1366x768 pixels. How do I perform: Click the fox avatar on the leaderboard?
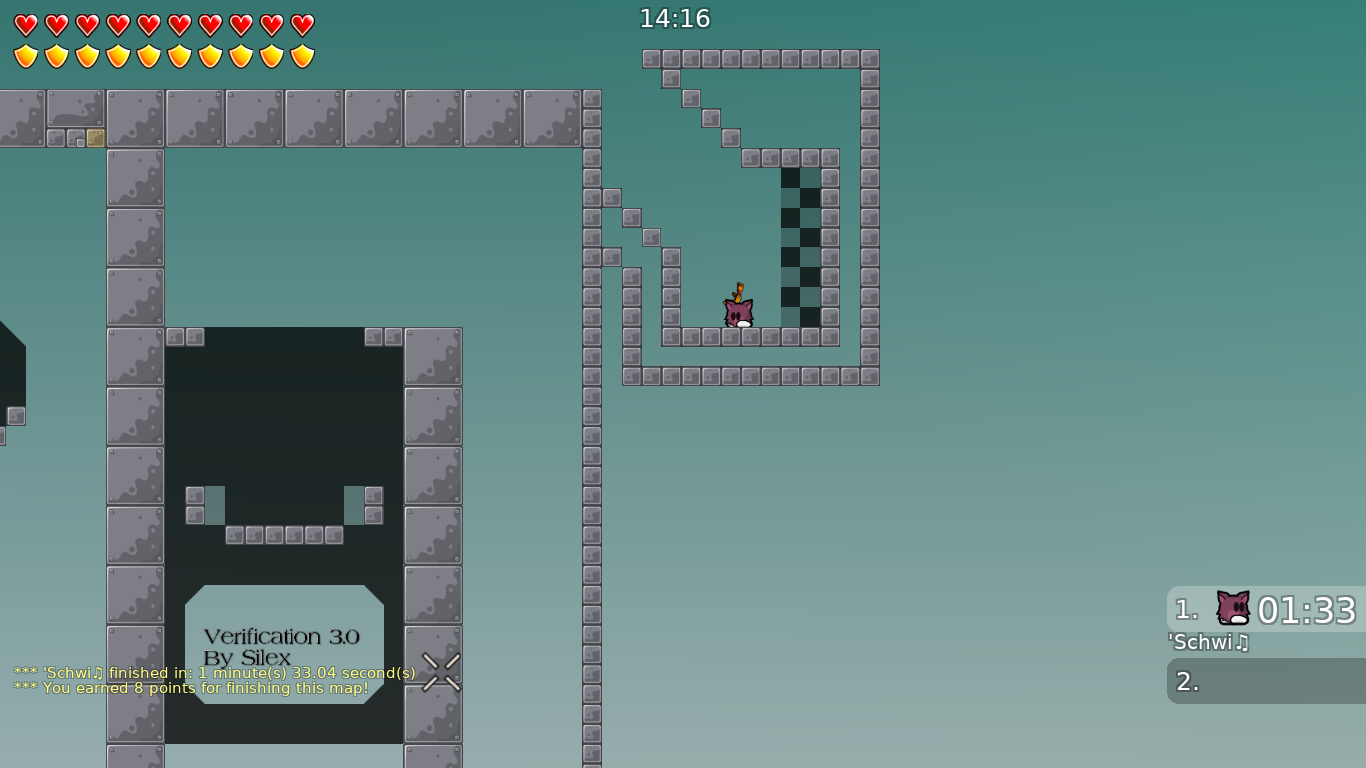point(1231,606)
